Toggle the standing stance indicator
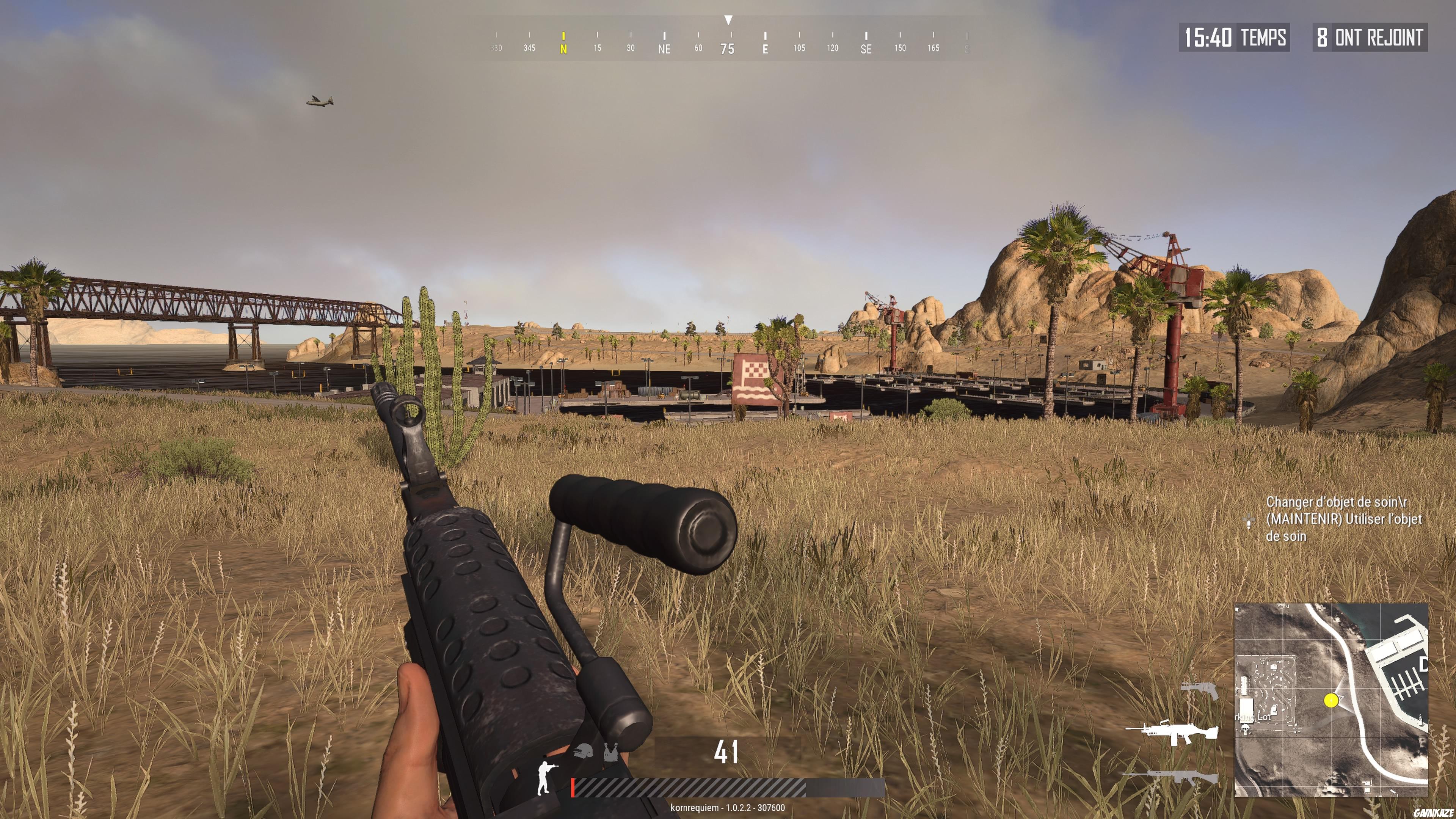1456x819 pixels. [x=544, y=777]
